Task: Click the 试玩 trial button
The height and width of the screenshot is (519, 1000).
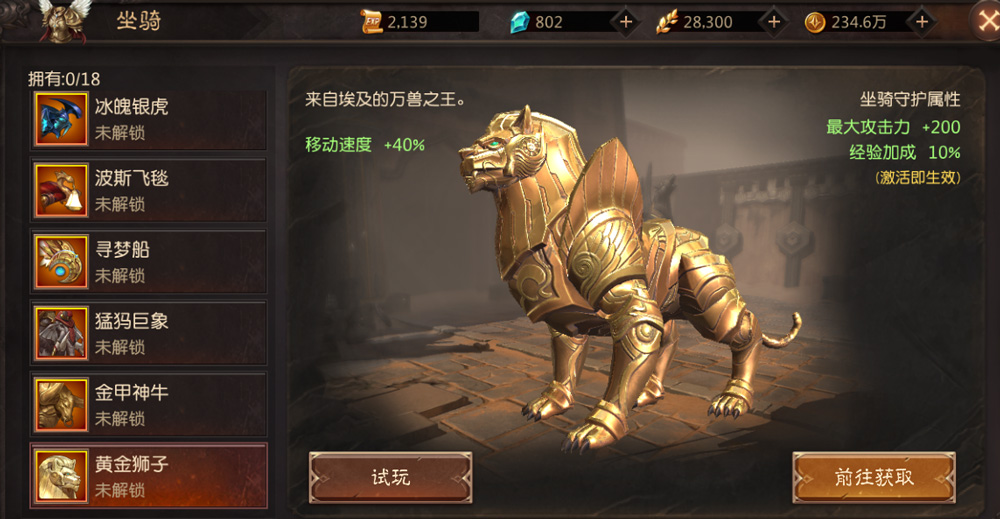Action: [x=390, y=477]
